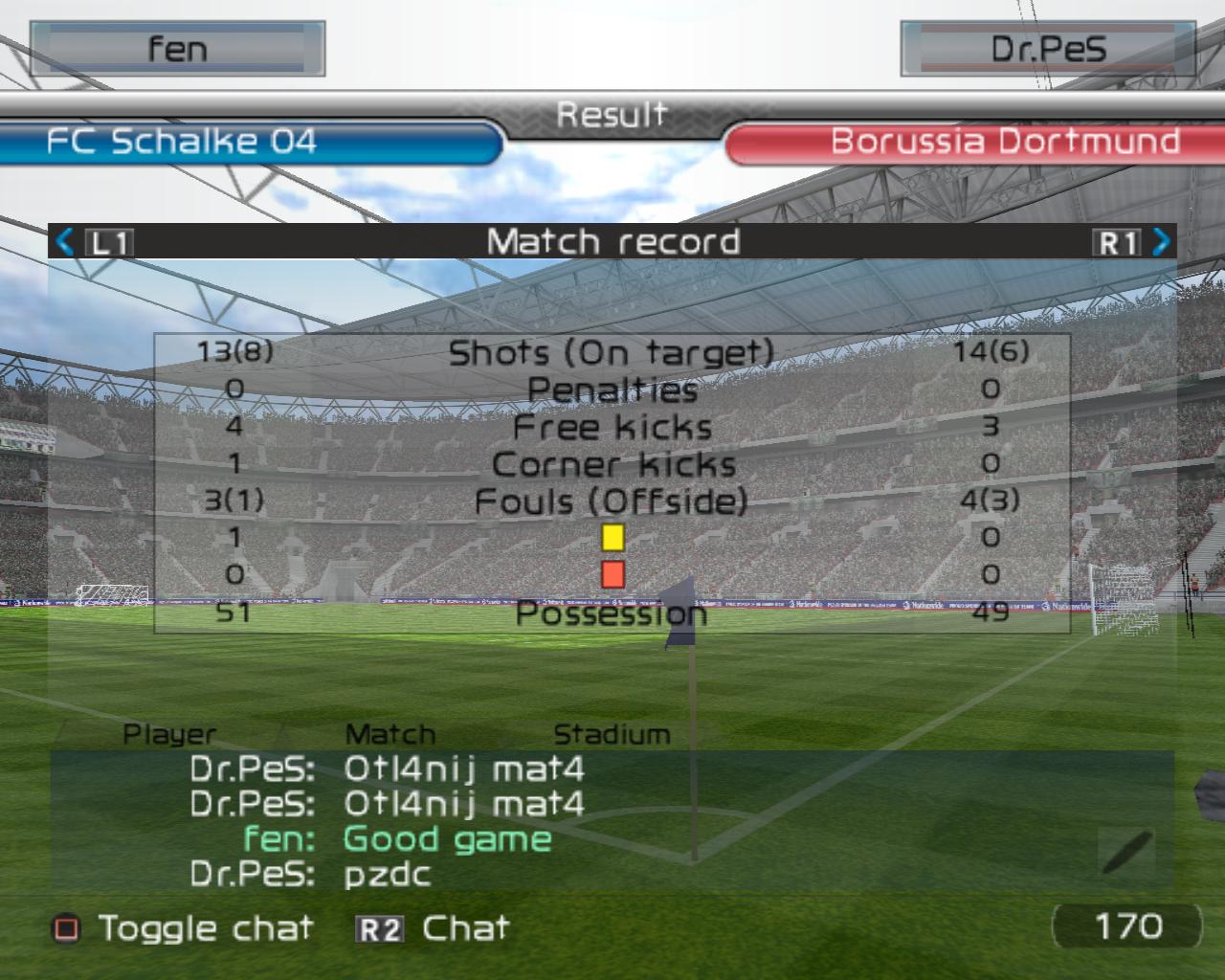
Task: Click fen's Good game chat message
Action: click(x=447, y=839)
